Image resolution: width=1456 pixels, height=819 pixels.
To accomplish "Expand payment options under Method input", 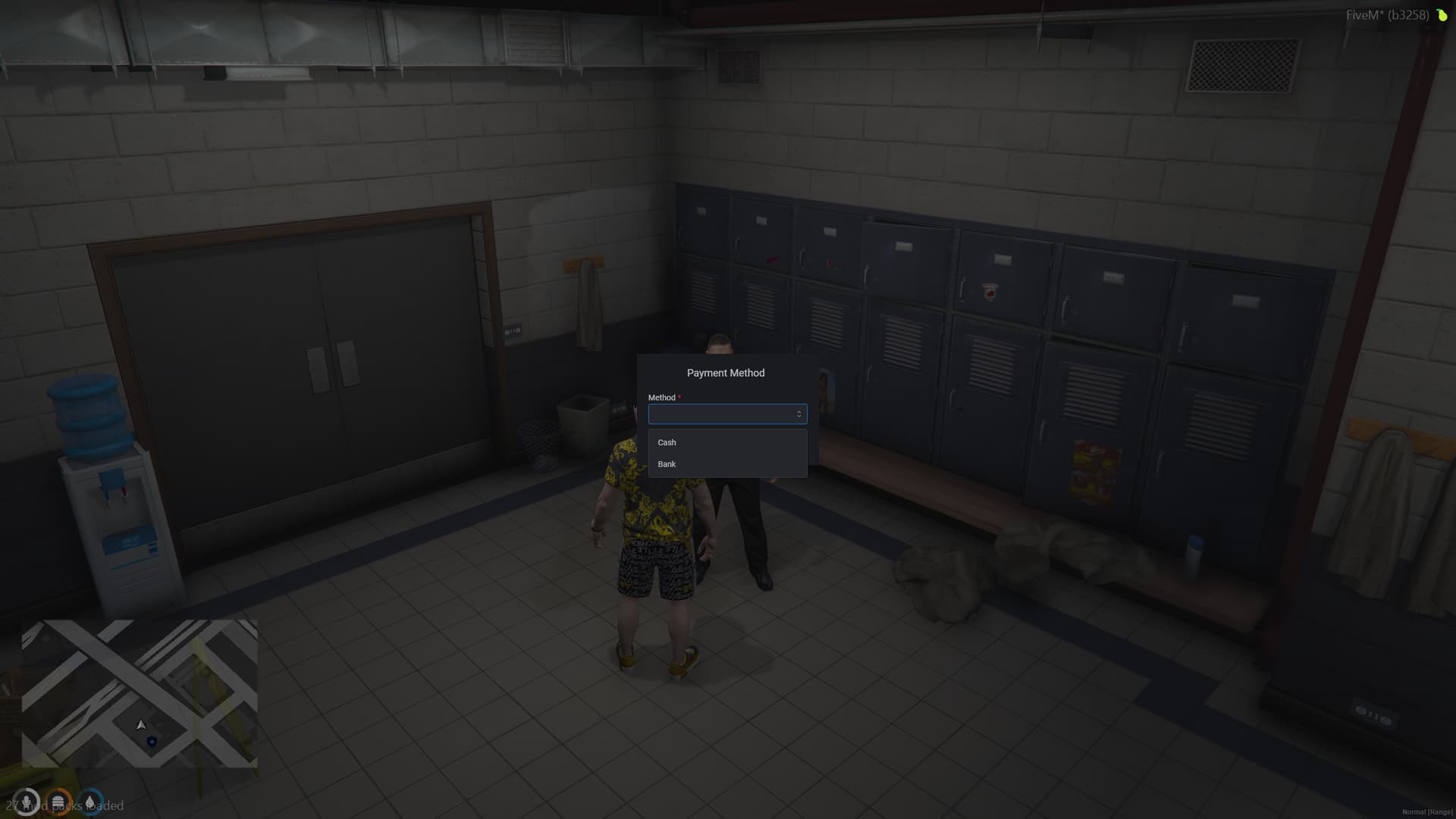I will [x=727, y=414].
